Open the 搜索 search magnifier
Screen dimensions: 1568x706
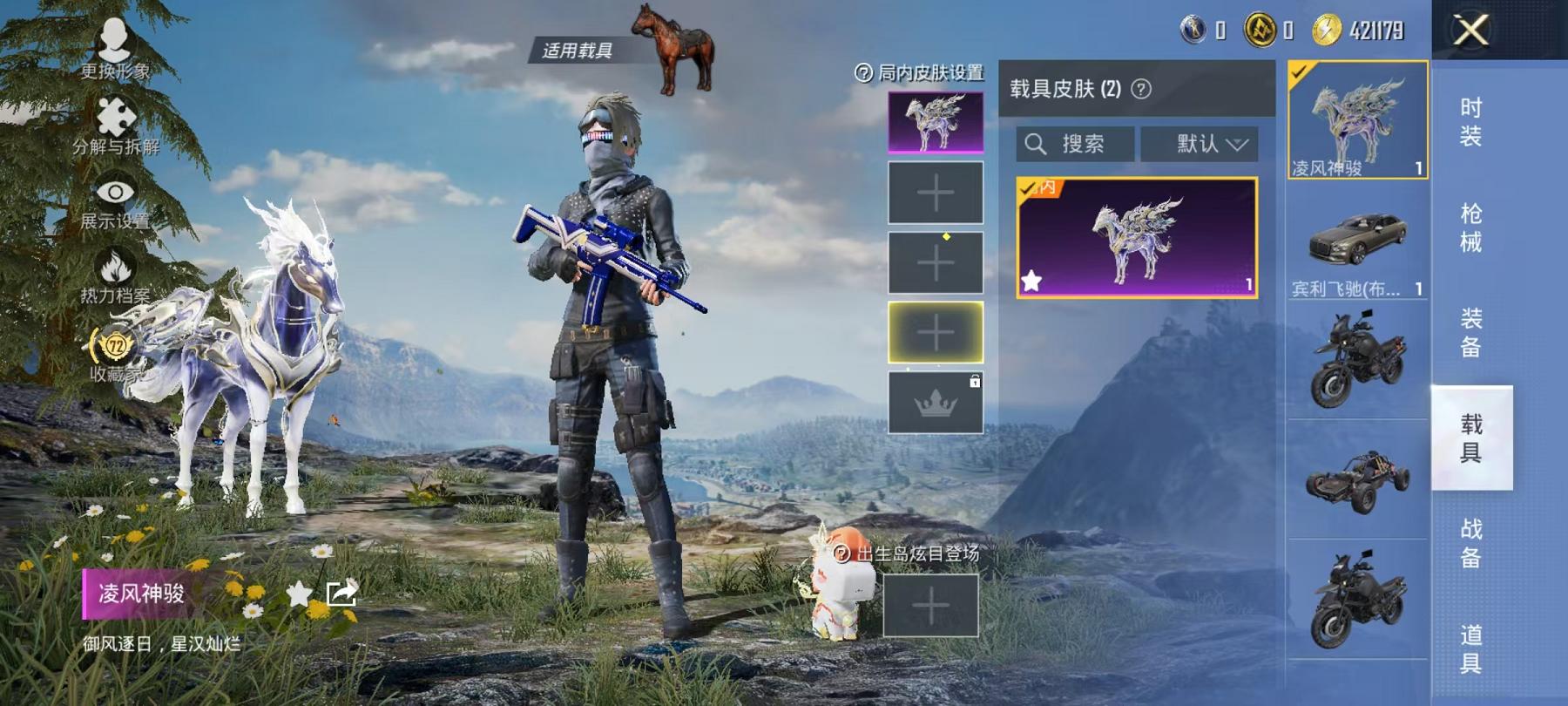coord(1037,144)
